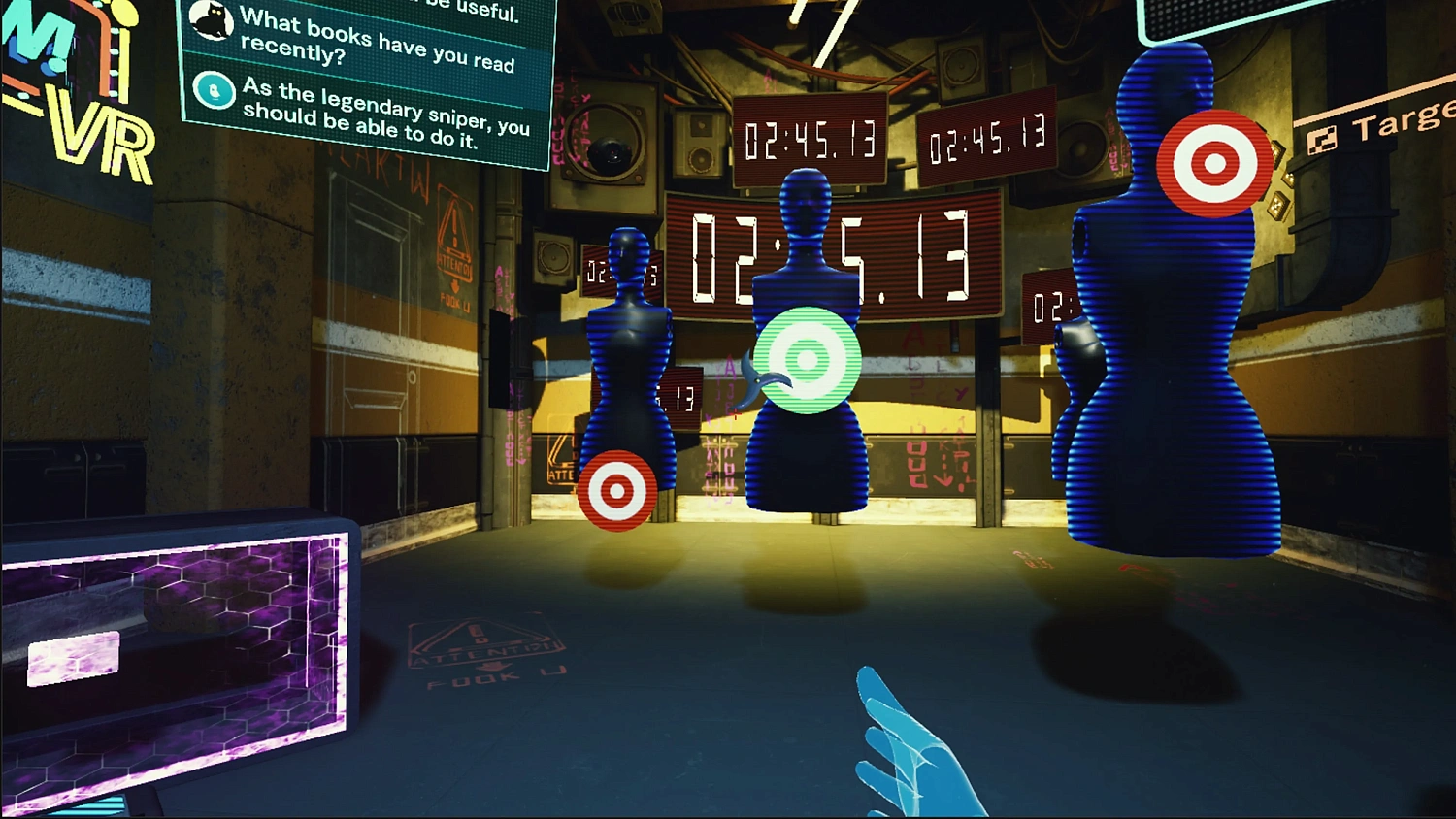
Task: Click the checkered logo beside the Target sign
Action: (x=1323, y=139)
